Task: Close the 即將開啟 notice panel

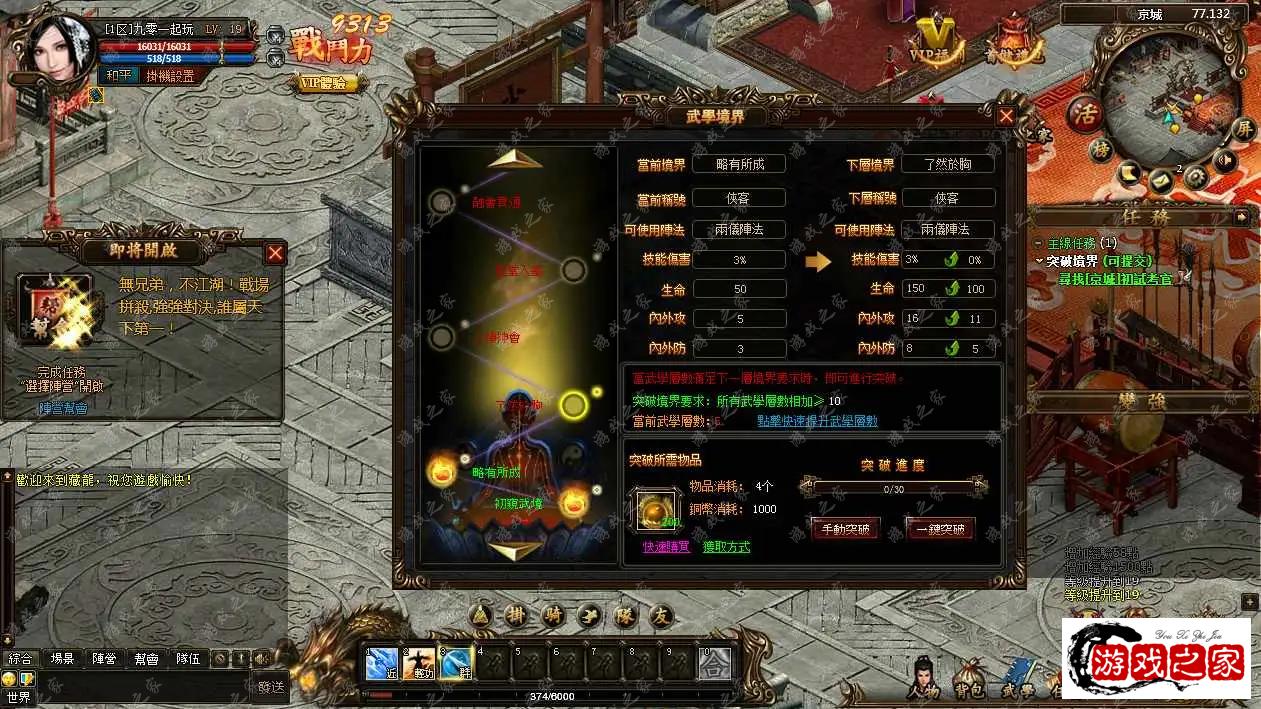Action: point(275,254)
